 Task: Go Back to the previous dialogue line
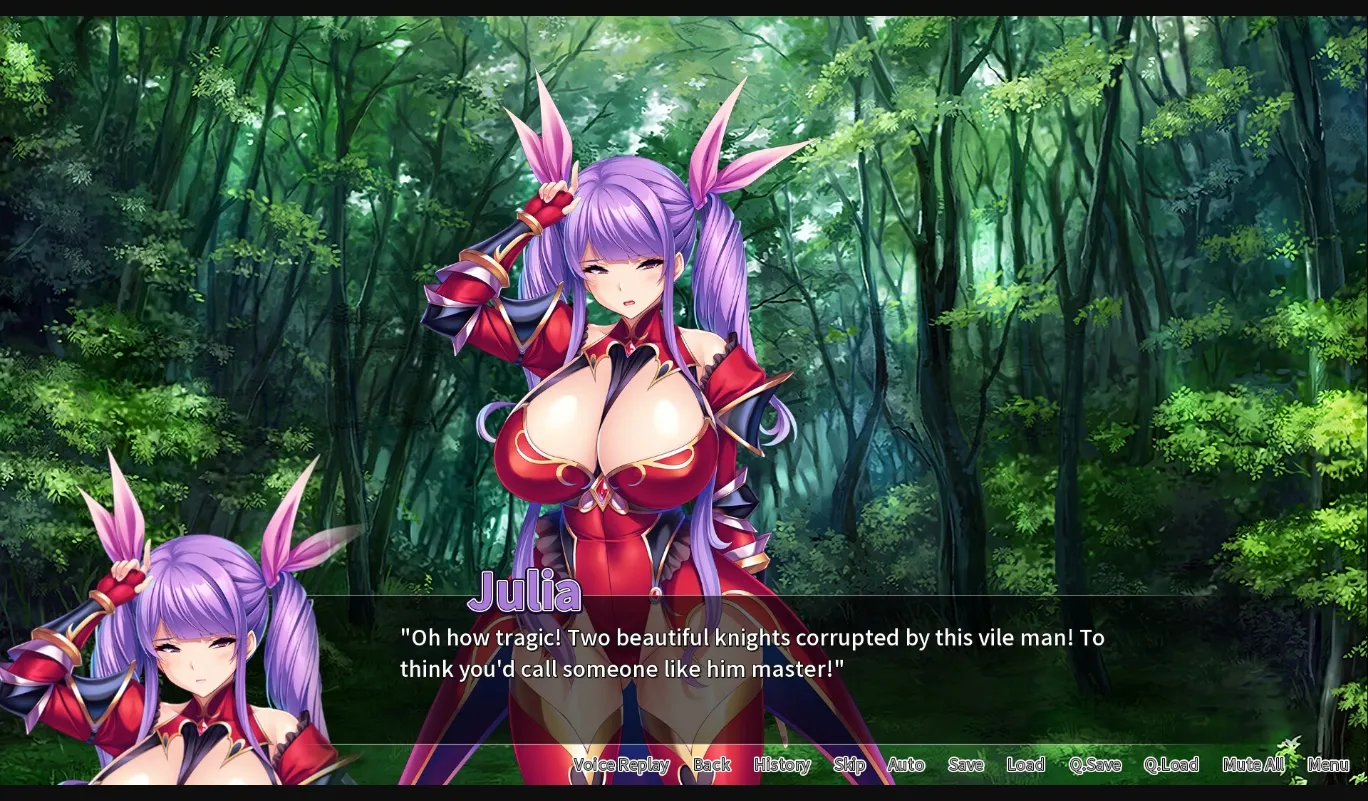pyautogui.click(x=711, y=764)
